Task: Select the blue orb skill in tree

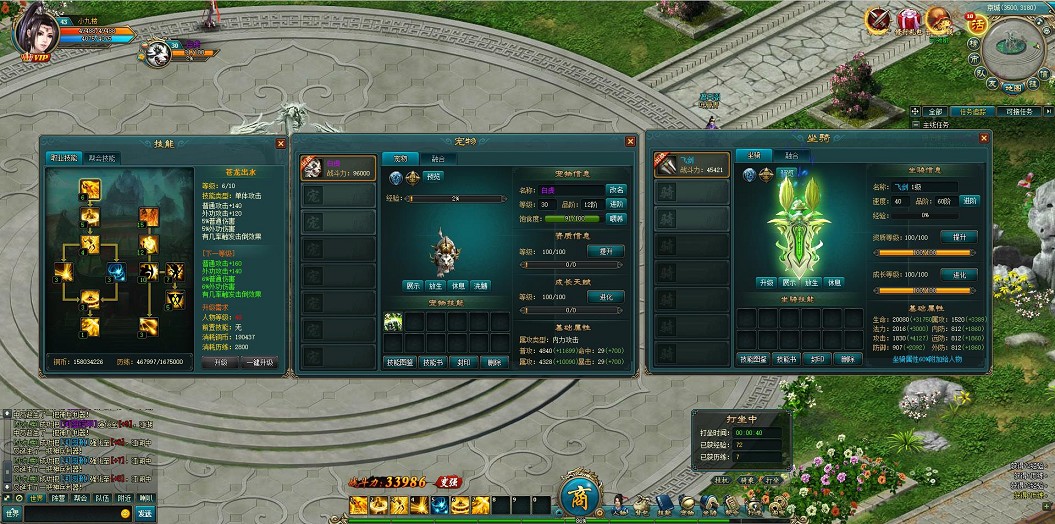Action: click(x=117, y=271)
